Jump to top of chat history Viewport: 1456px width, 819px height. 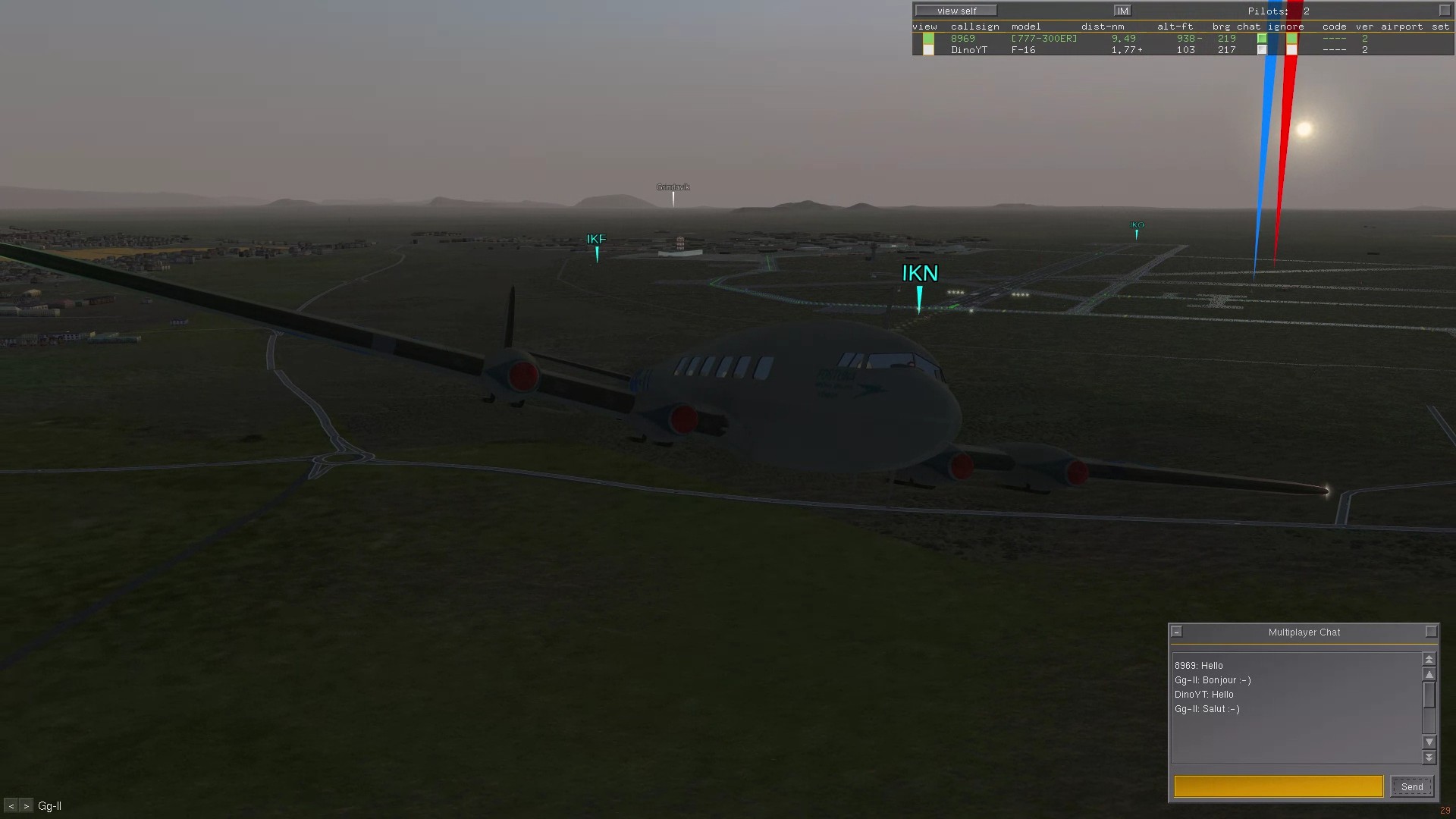pyautogui.click(x=1429, y=659)
